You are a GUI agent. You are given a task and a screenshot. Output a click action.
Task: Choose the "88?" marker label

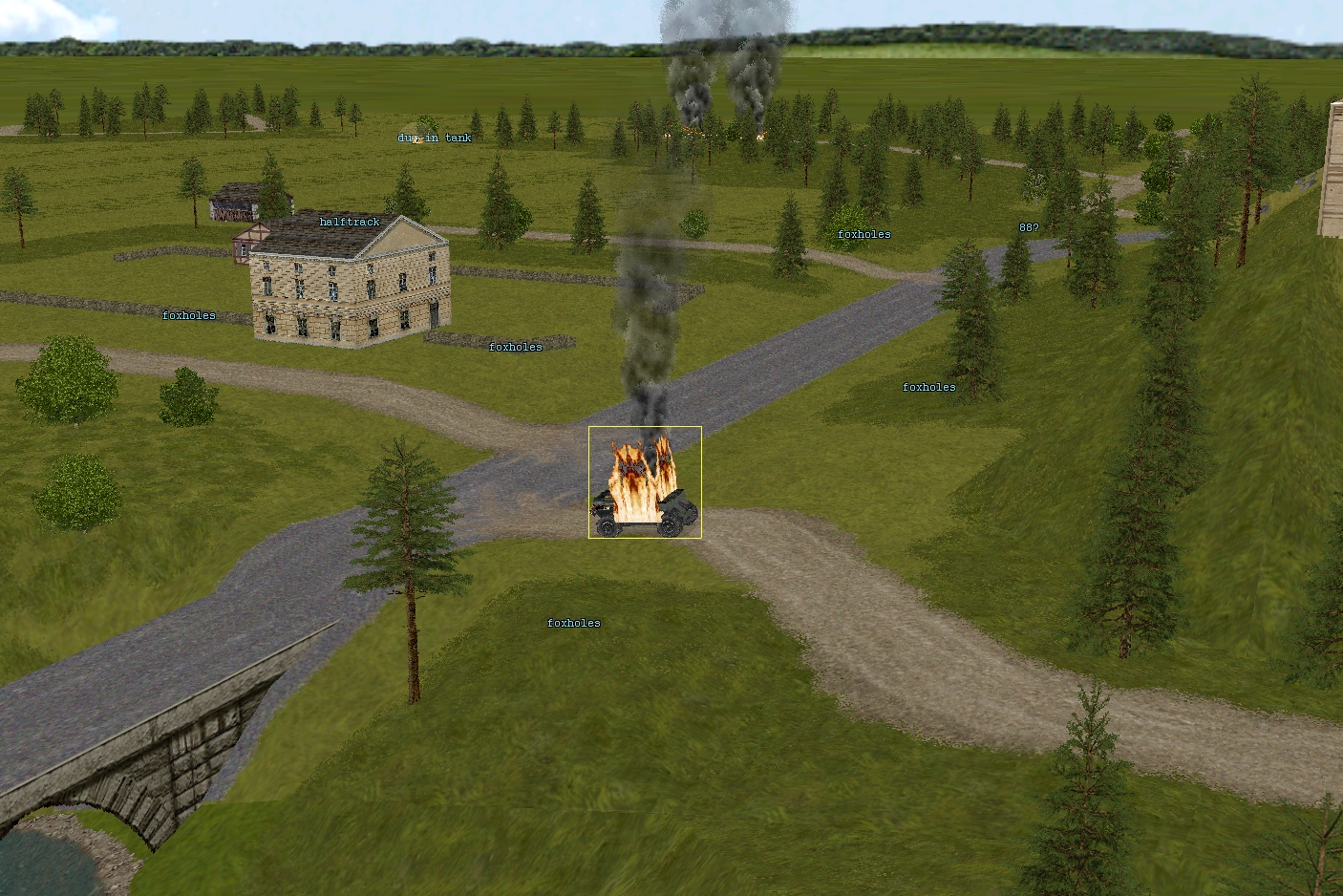[1029, 228]
